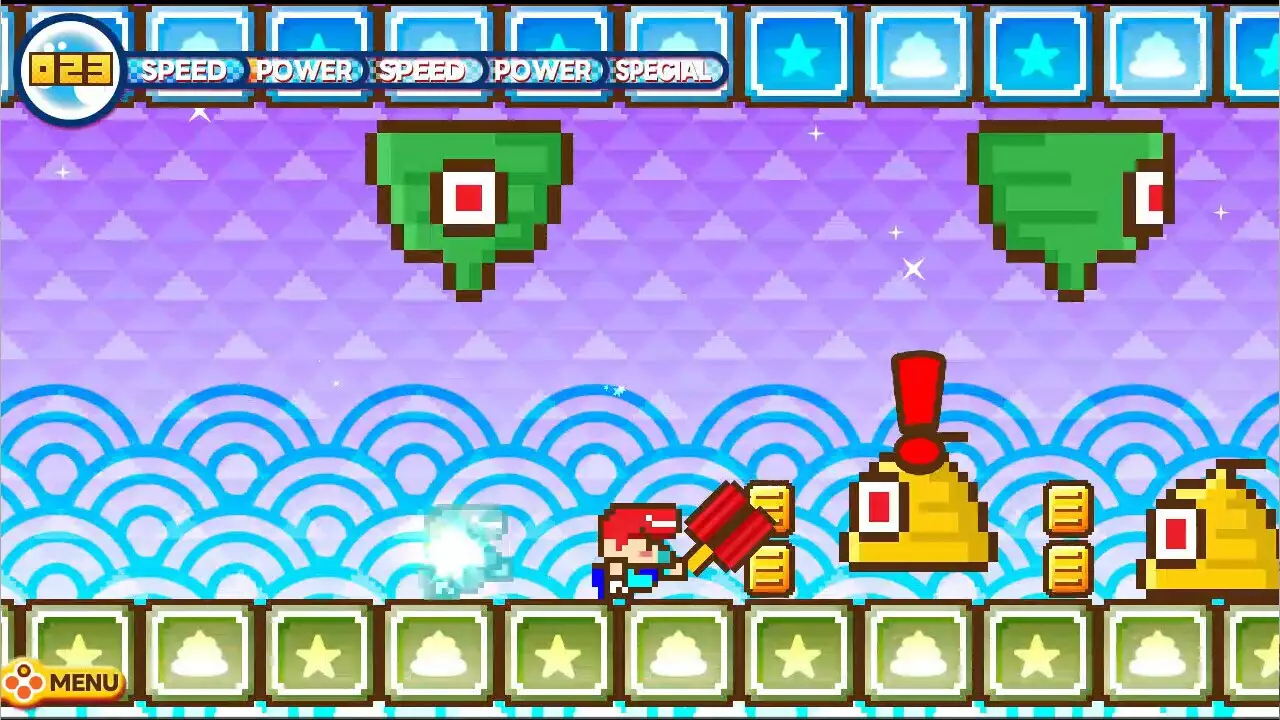Activate the SPECIAL ability slot
Viewport: 1280px width, 720px height.
[665, 71]
